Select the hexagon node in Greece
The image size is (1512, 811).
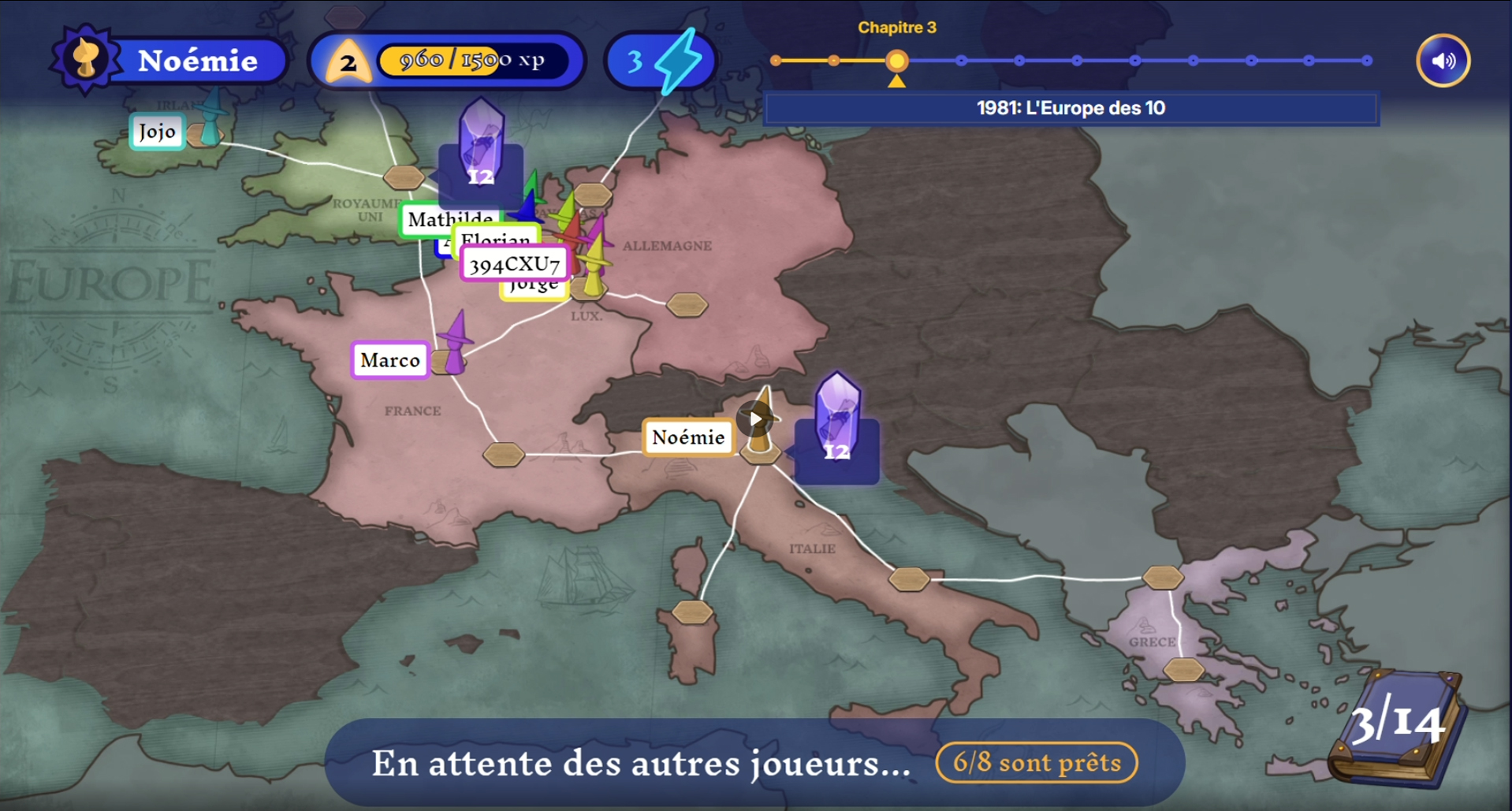(x=1183, y=670)
